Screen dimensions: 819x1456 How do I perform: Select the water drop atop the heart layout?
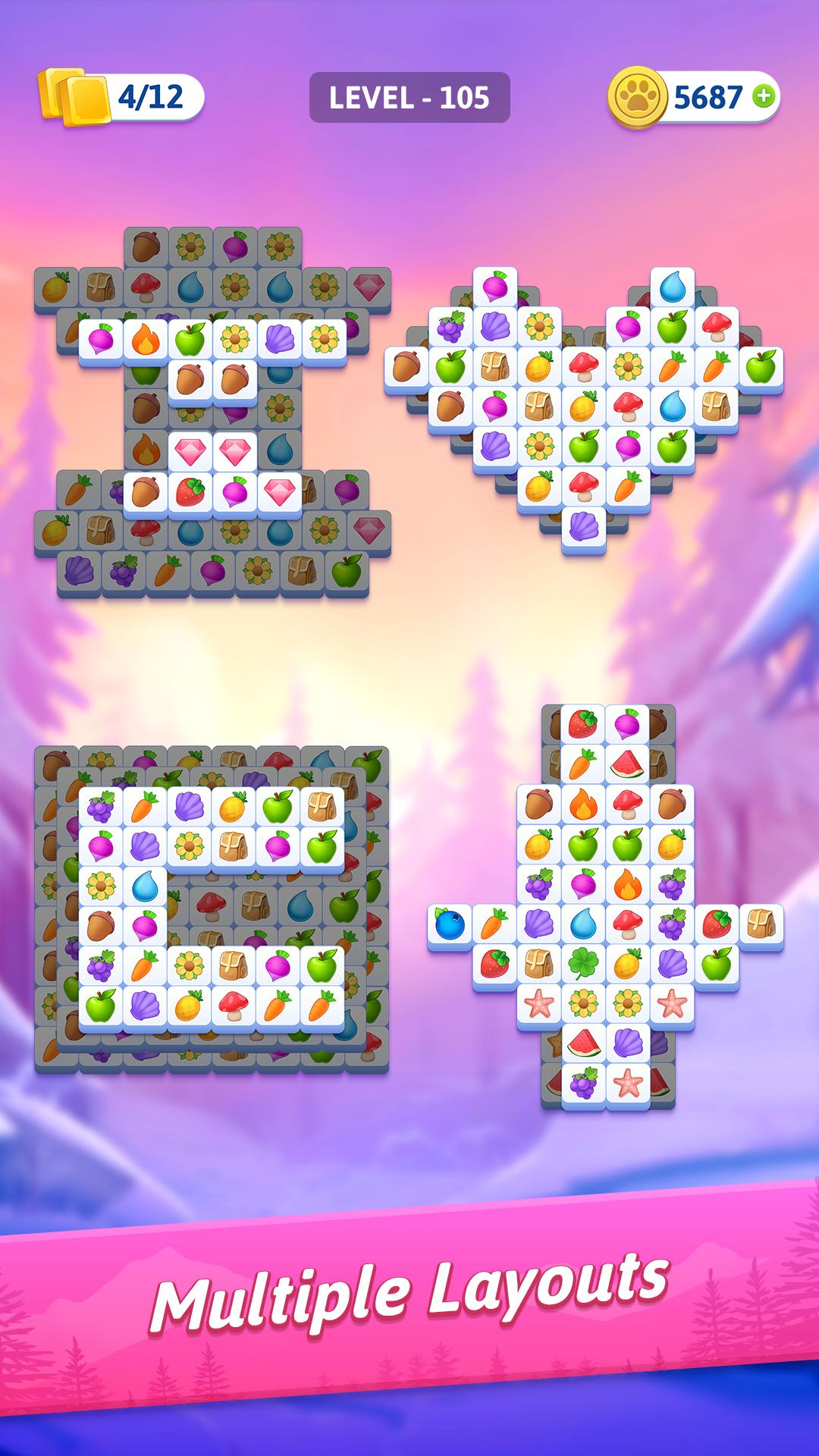(672, 288)
